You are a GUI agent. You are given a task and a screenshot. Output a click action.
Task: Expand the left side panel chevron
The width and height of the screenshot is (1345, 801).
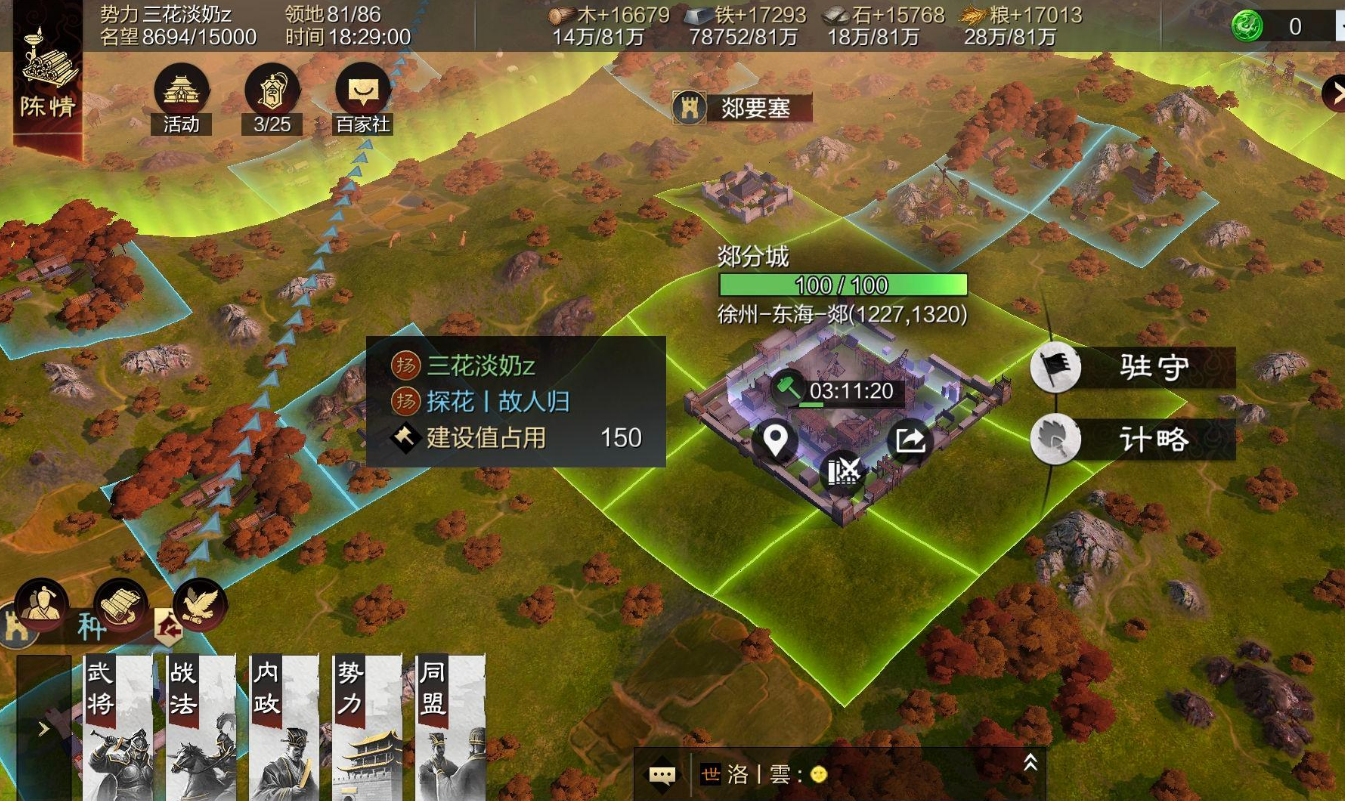click(x=42, y=729)
